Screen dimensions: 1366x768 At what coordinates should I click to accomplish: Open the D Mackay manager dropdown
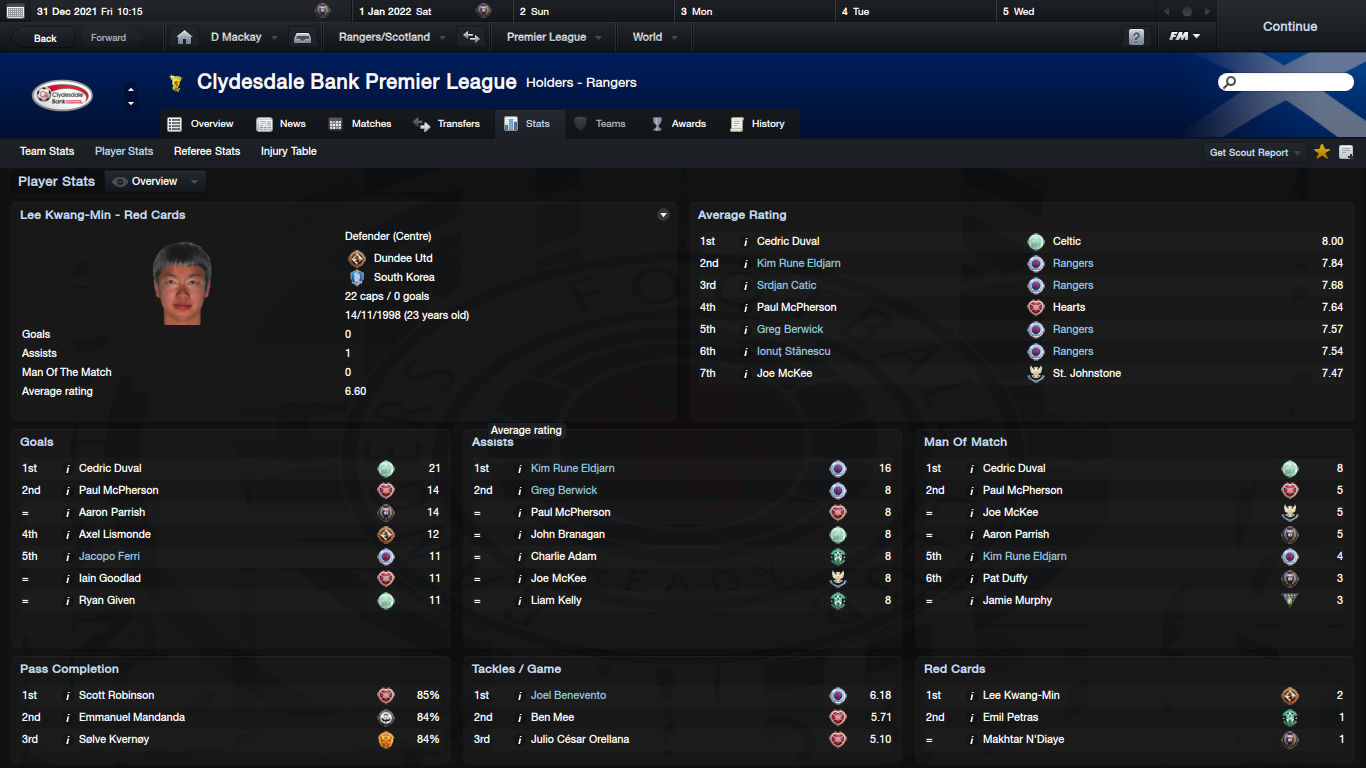[243, 37]
